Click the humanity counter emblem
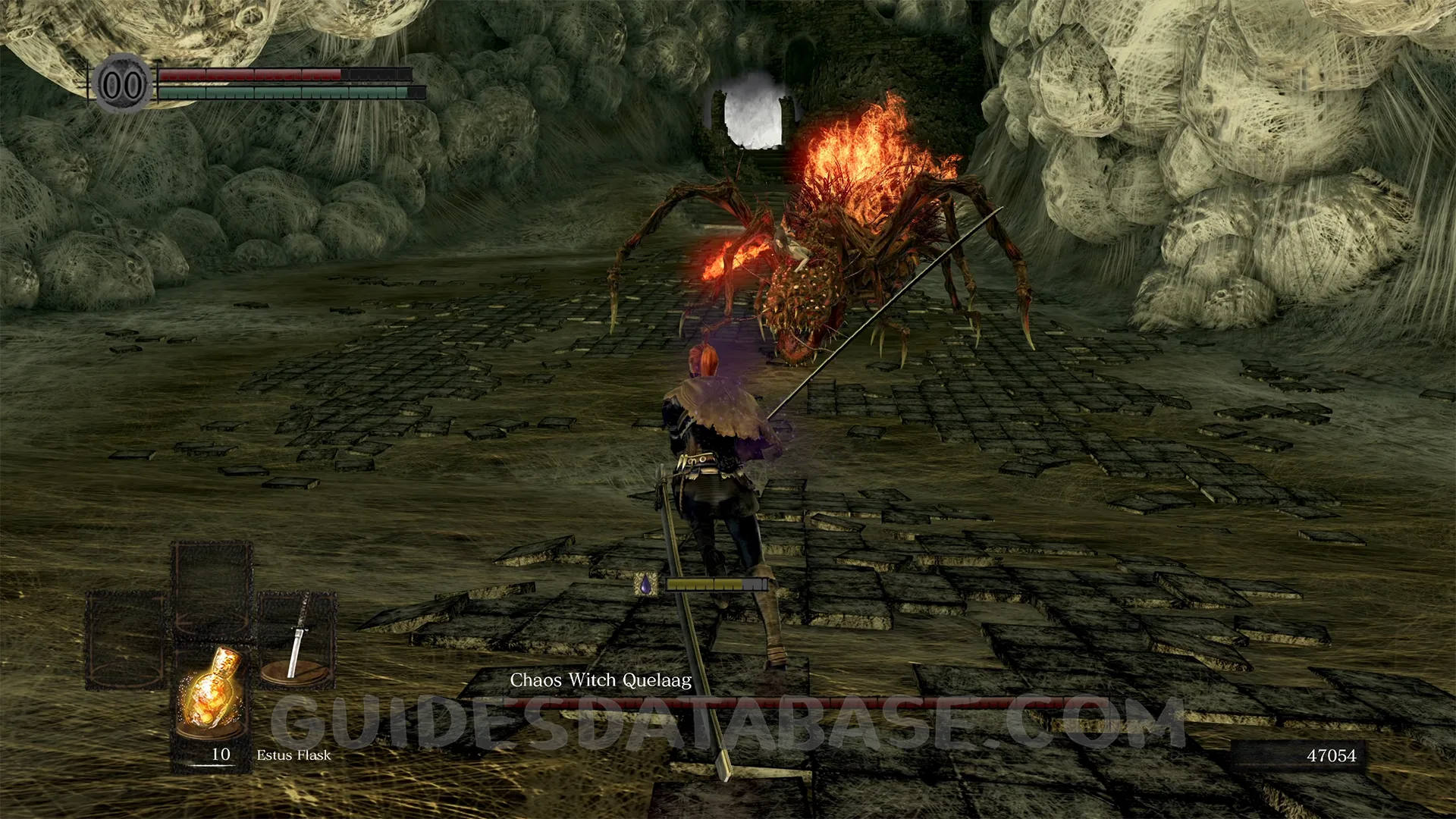The width and height of the screenshot is (1456, 819). (x=123, y=85)
